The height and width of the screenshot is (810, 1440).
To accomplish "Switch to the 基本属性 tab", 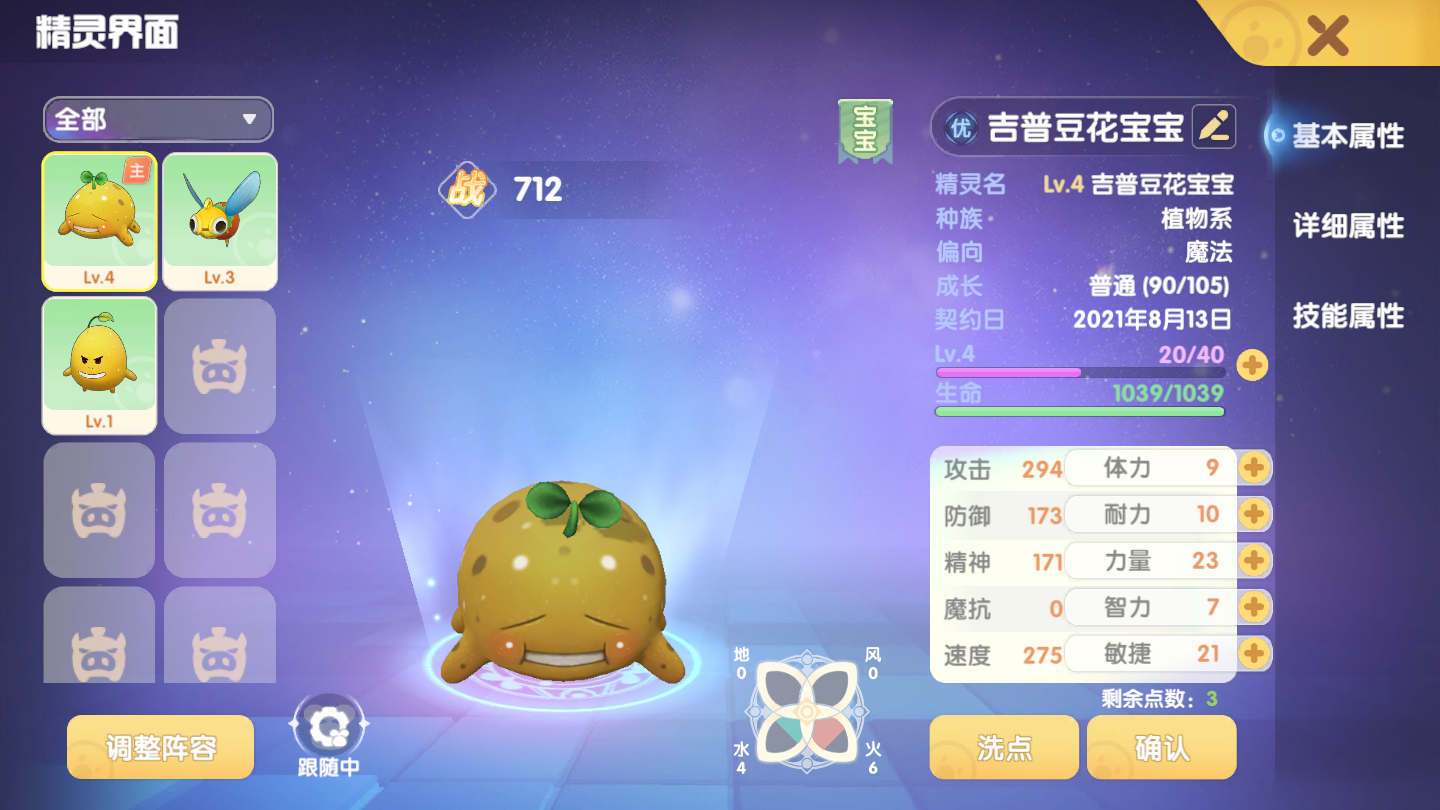I will point(1347,136).
